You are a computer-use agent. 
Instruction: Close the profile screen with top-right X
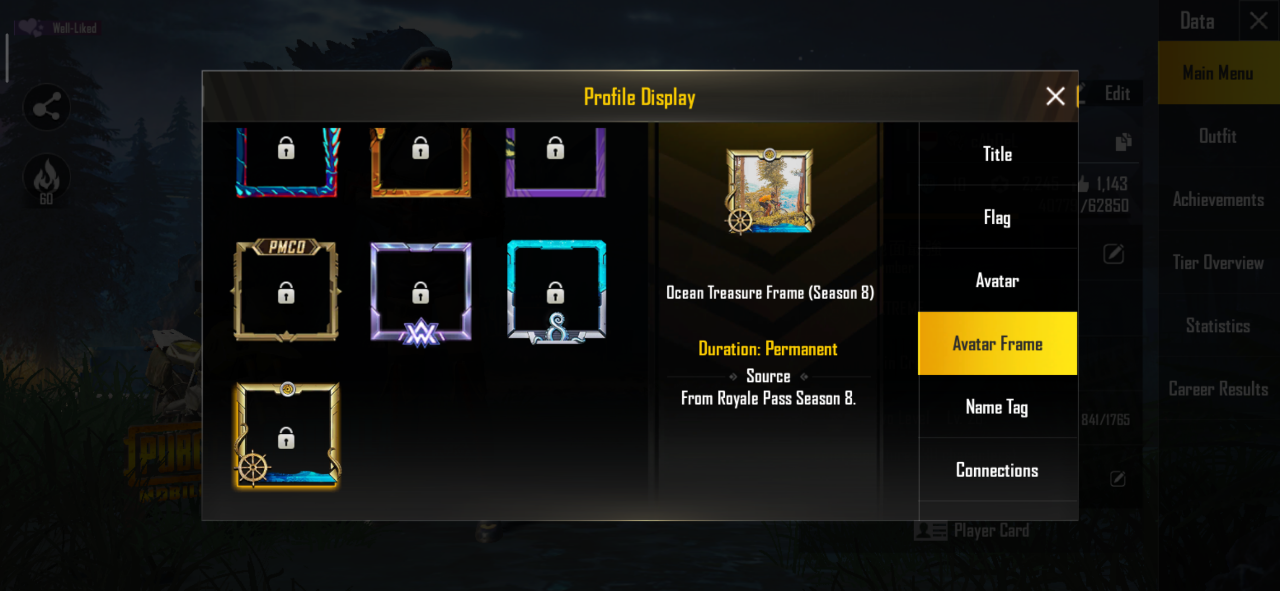(x=1258, y=21)
